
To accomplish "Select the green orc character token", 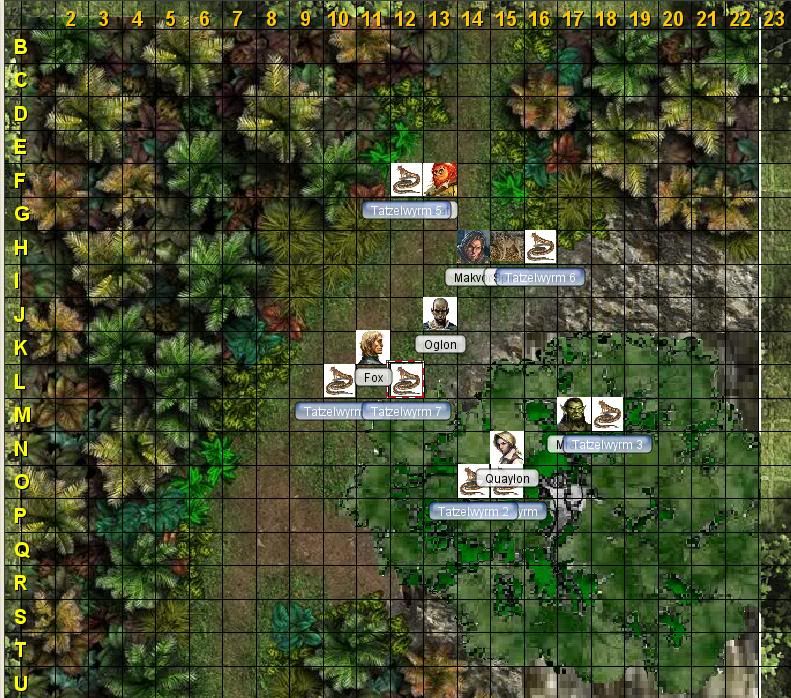I will tap(573, 413).
